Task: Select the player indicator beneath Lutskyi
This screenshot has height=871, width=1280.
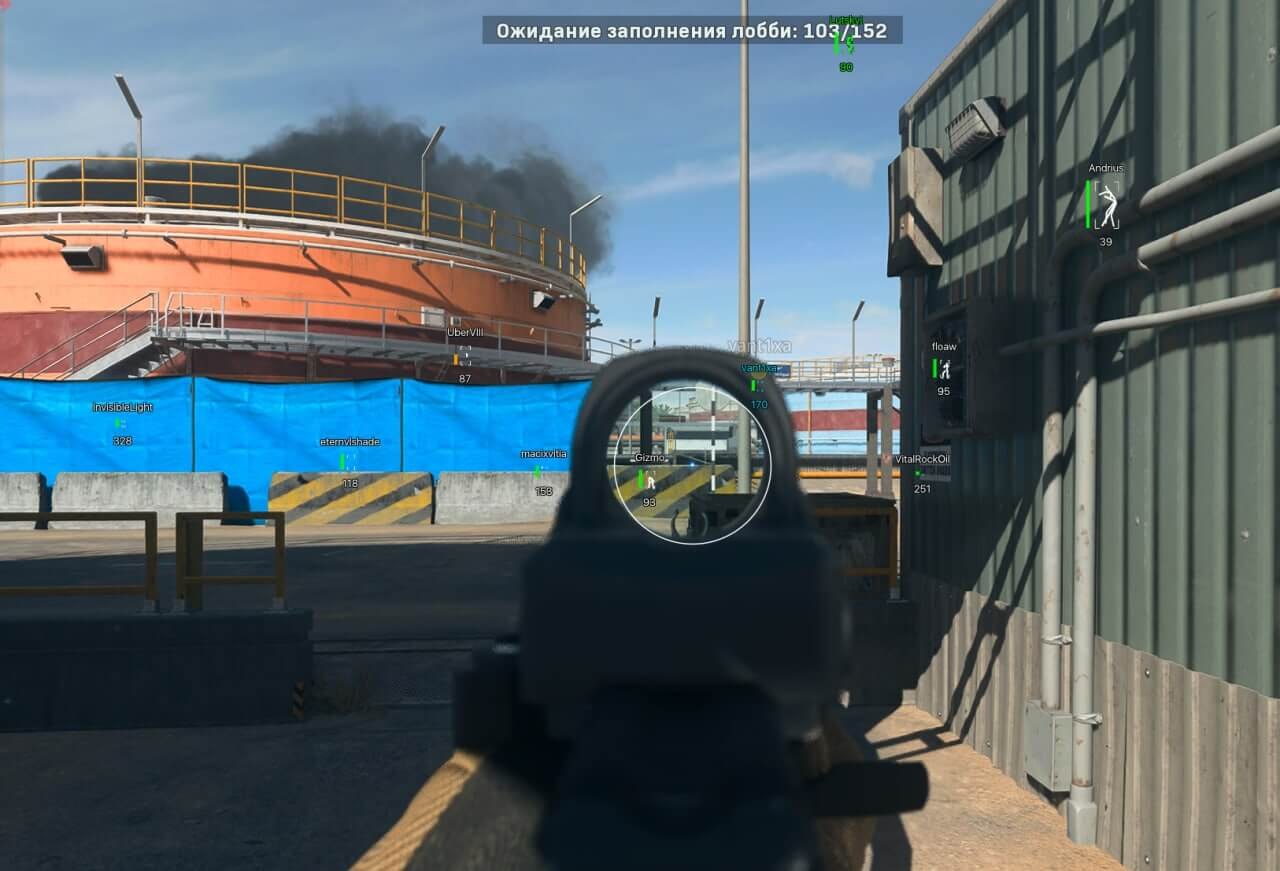Action: (851, 42)
